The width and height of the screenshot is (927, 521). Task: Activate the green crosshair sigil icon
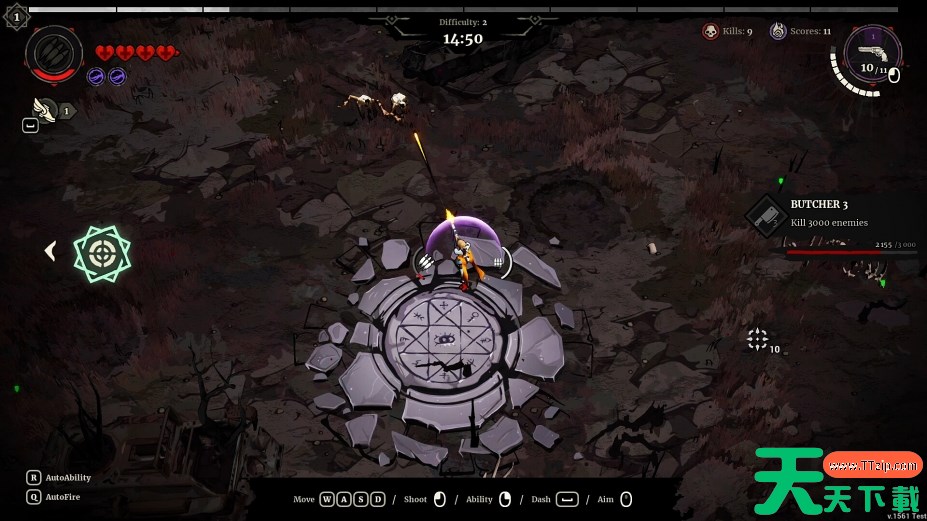click(102, 253)
